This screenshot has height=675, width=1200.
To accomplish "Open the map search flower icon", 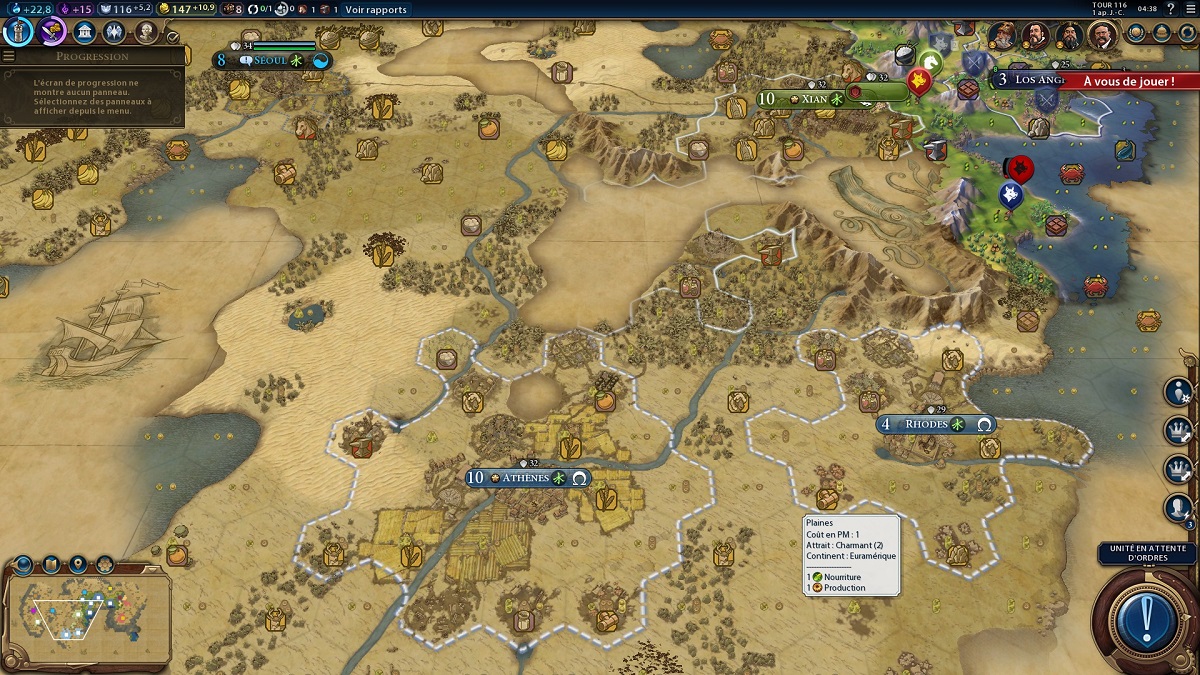I will [104, 566].
